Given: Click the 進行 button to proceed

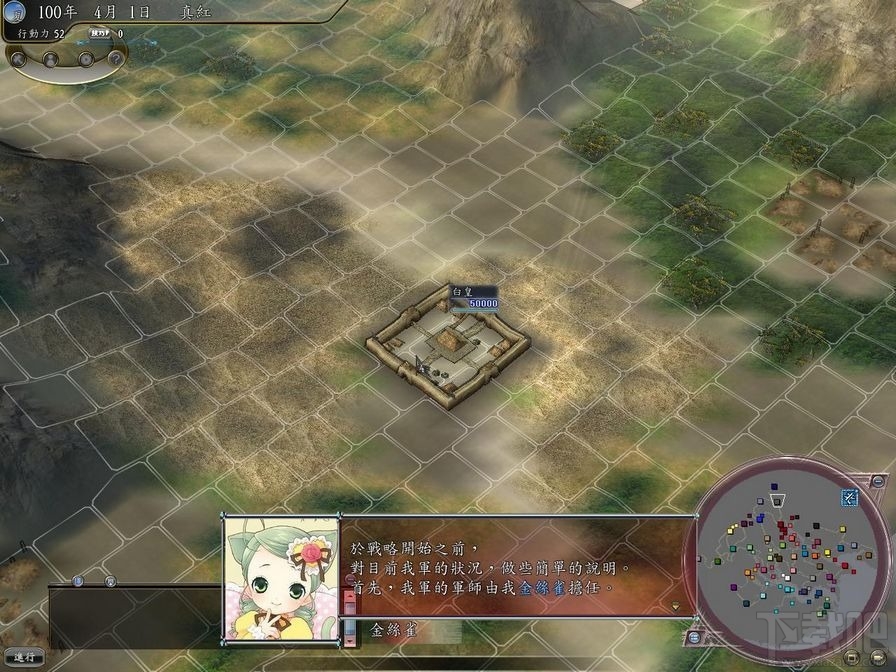Looking at the screenshot, I should point(22,657).
